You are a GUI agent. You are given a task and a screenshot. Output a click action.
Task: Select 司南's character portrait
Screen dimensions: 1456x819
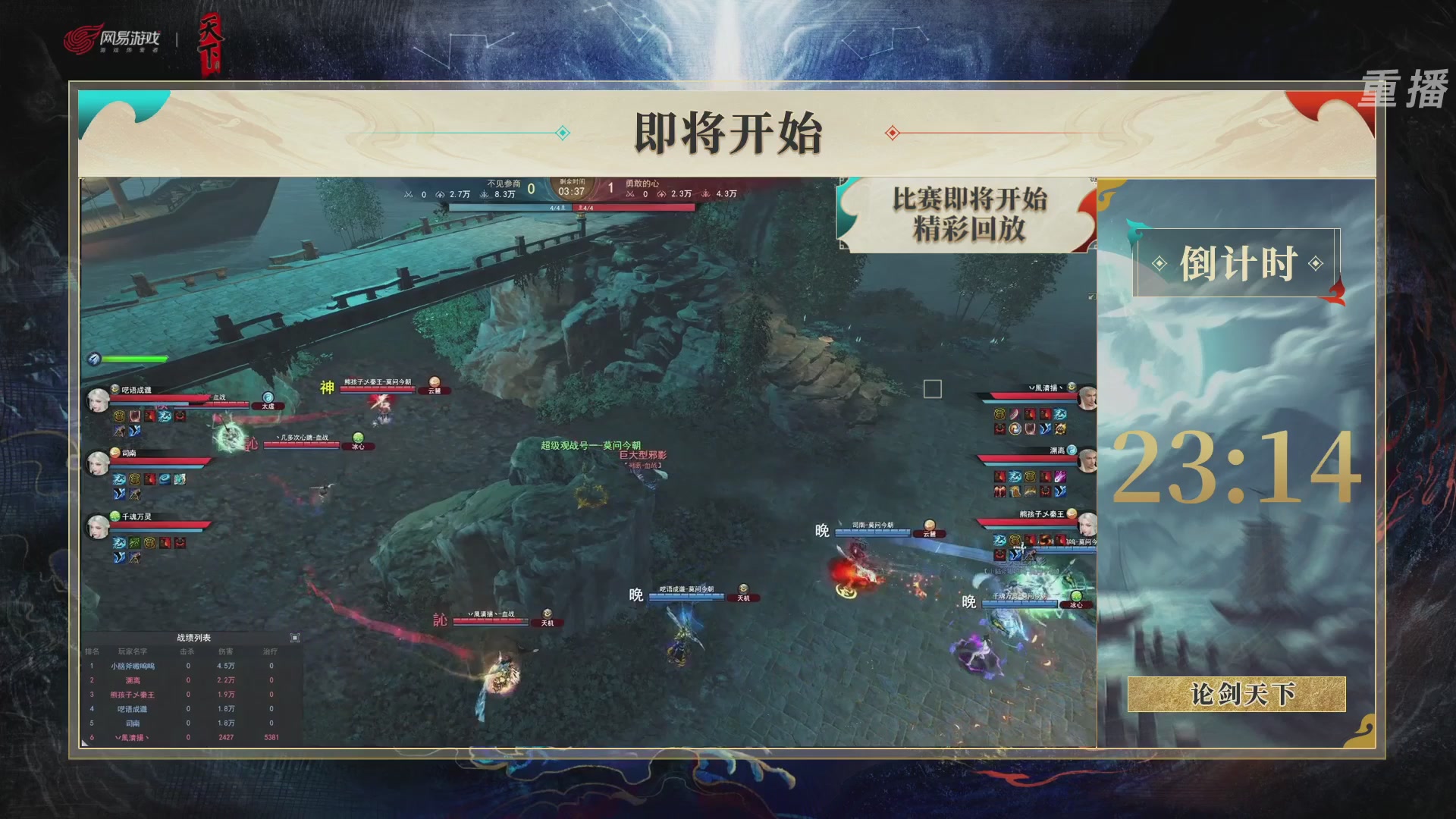(x=99, y=463)
